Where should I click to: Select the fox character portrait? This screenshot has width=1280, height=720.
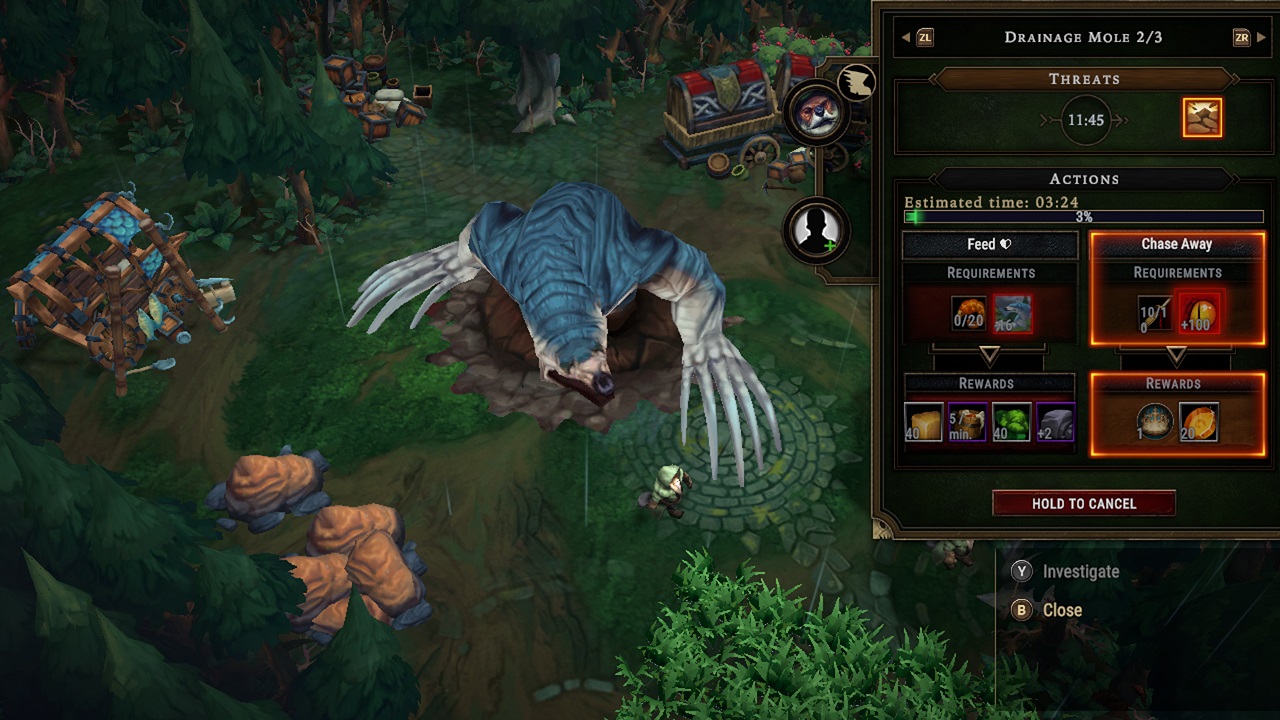[820, 113]
